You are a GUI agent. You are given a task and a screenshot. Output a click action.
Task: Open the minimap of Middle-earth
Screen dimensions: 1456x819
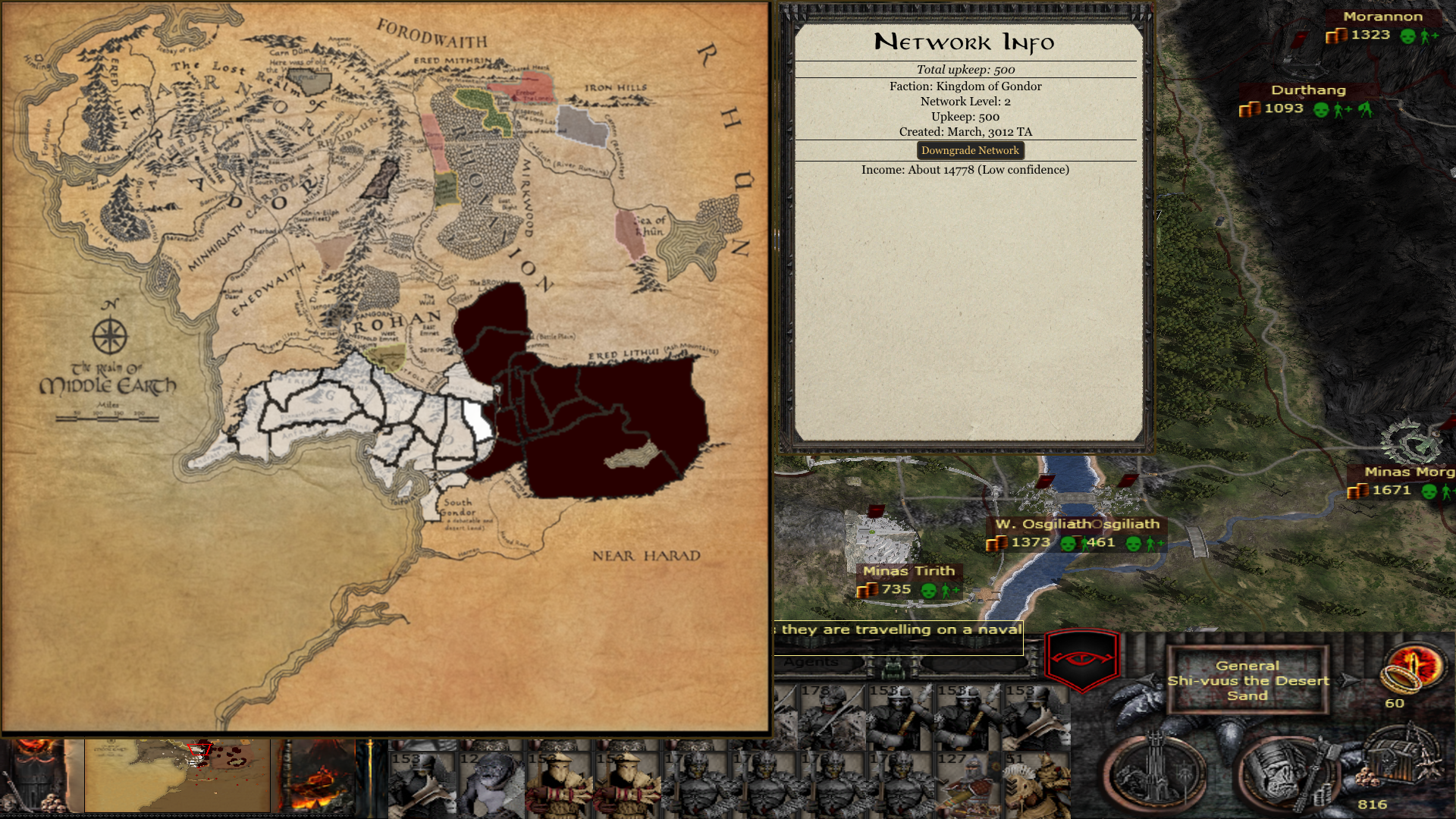[177, 776]
